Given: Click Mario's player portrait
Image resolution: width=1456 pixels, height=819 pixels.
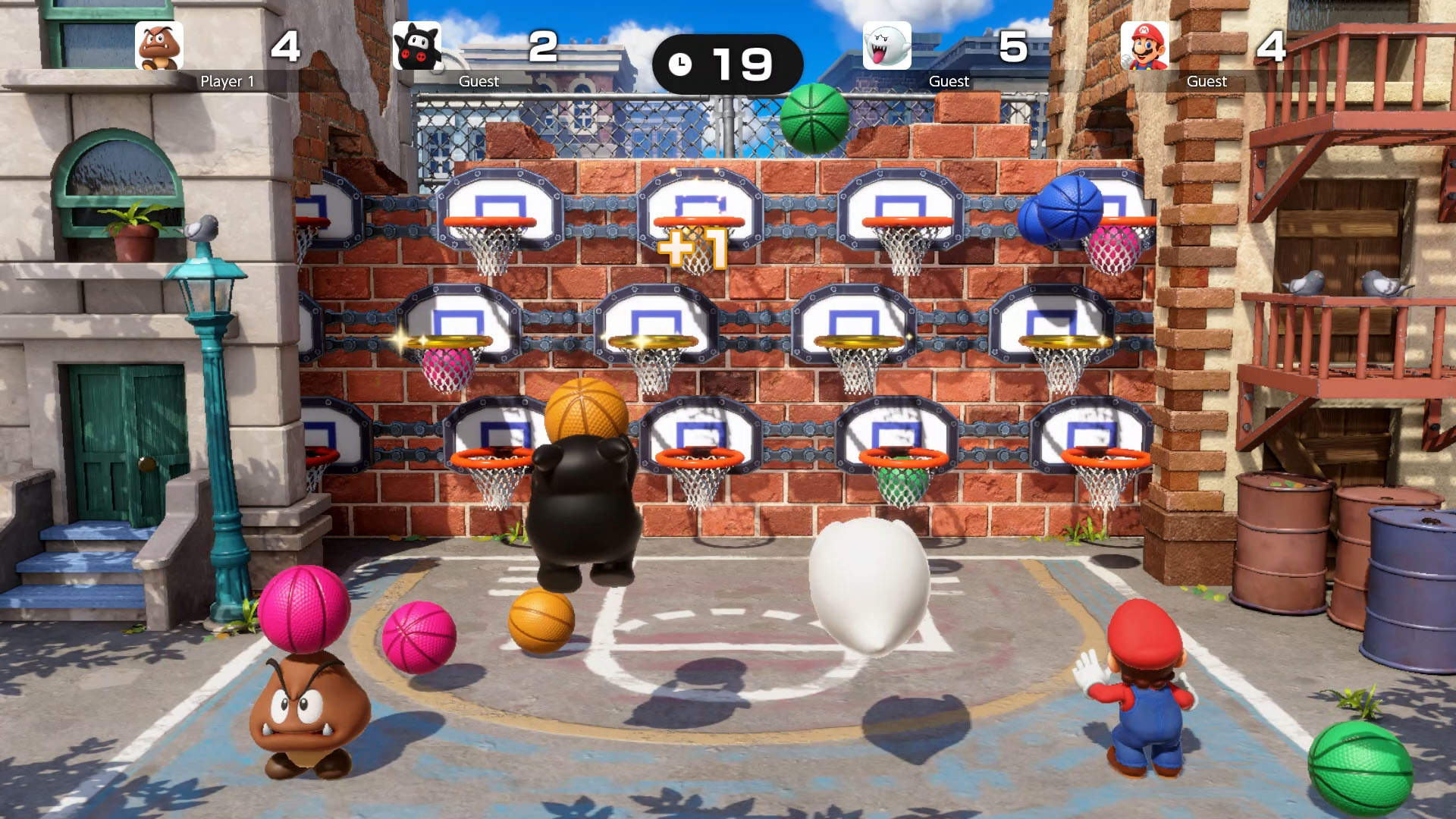Looking at the screenshot, I should [x=1144, y=46].
